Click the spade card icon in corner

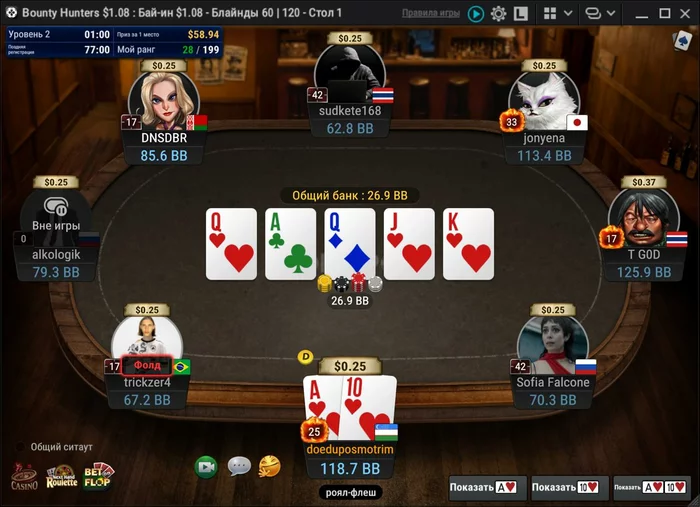pyautogui.click(x=682, y=40)
